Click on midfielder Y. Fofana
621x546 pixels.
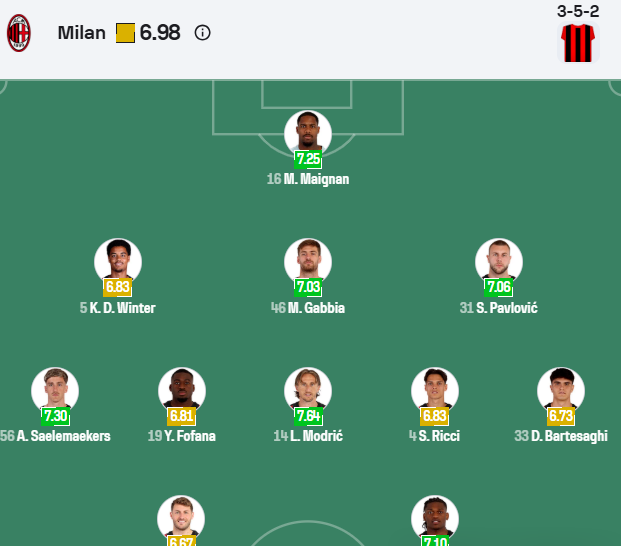point(182,393)
